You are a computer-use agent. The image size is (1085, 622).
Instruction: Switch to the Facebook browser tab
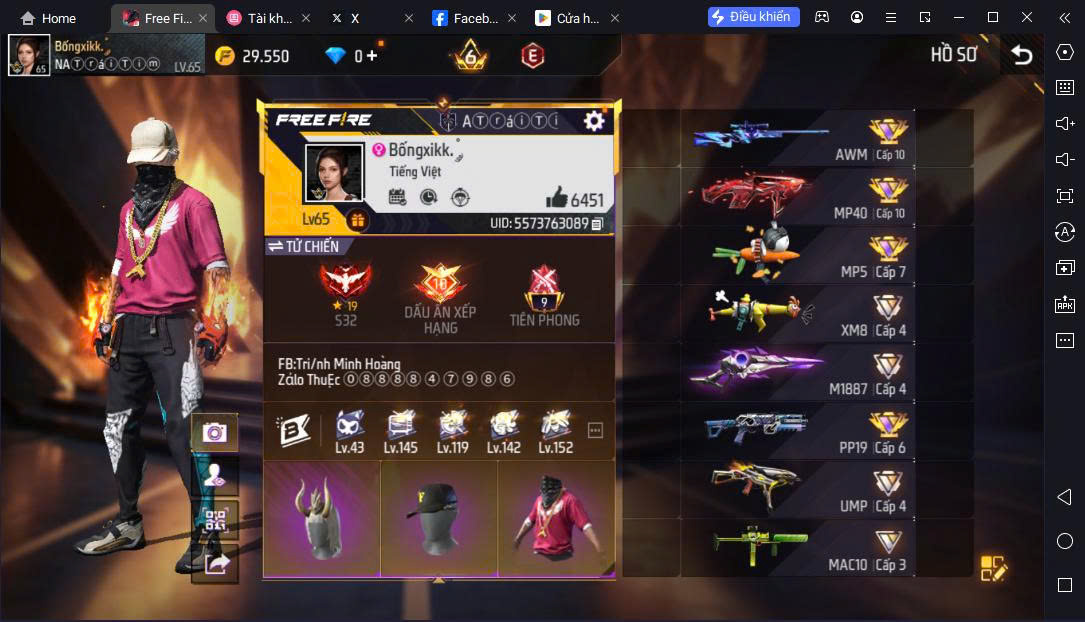tap(469, 18)
